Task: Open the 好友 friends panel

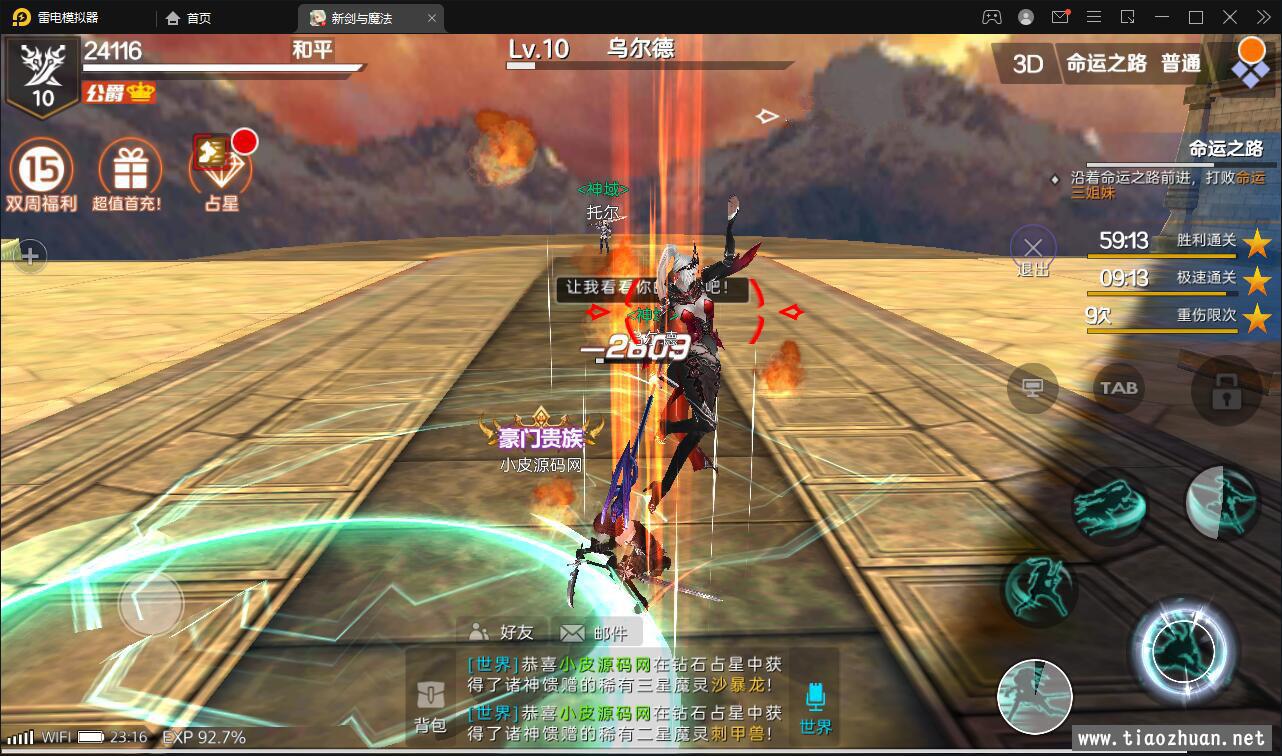Action: click(502, 632)
